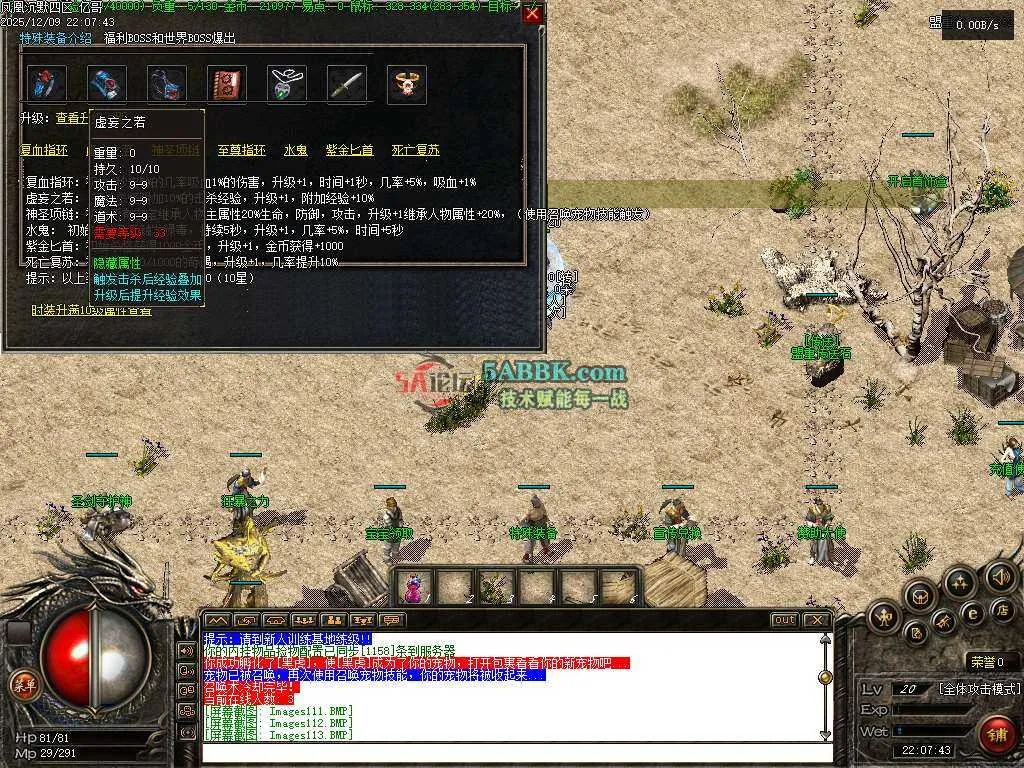Click the 水鬼 link

coord(295,151)
